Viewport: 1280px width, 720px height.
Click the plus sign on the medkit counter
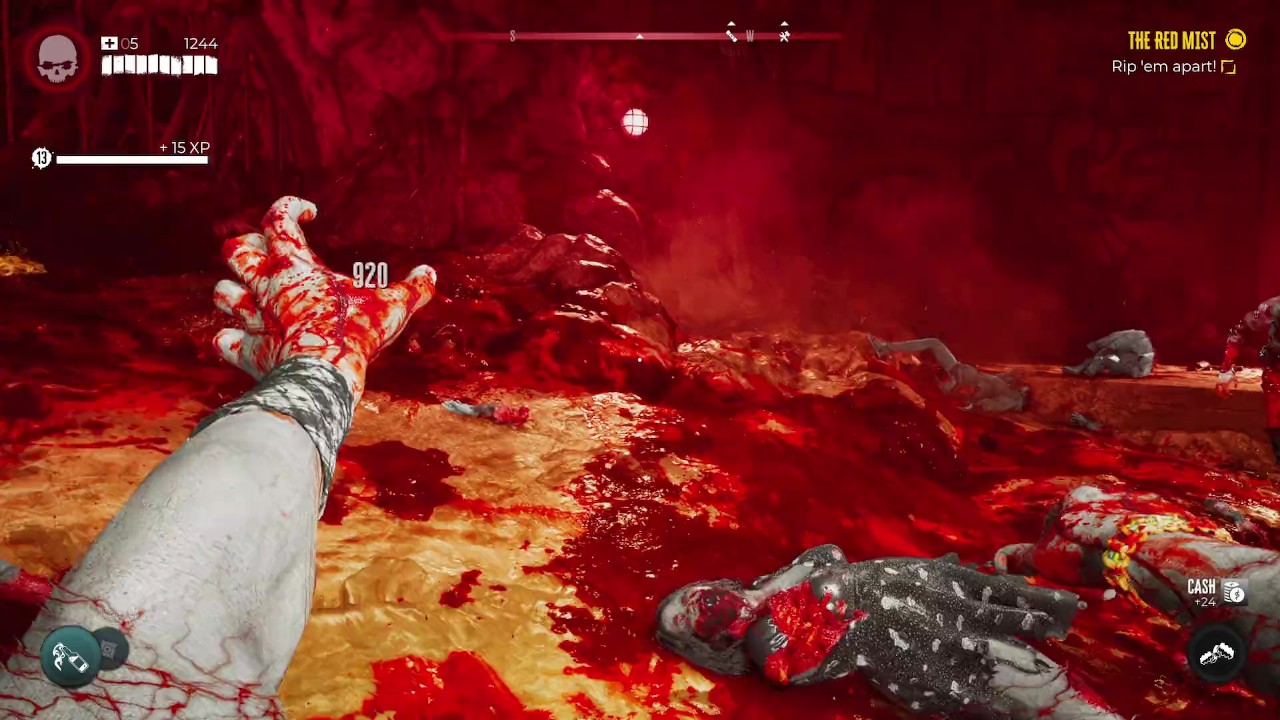(108, 43)
